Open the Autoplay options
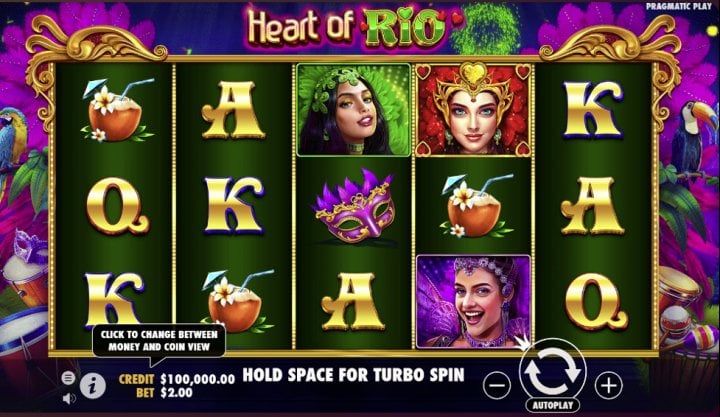Screen dimensions: 720x417 [553, 408]
